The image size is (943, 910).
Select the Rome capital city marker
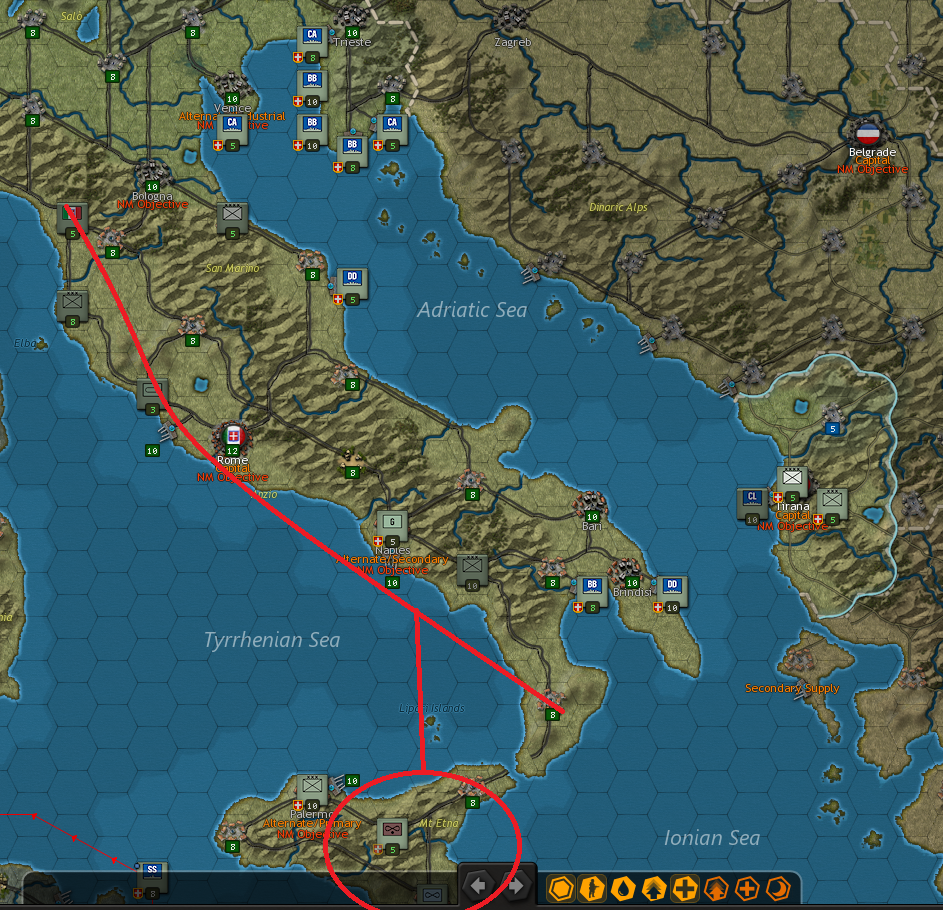coord(233,437)
